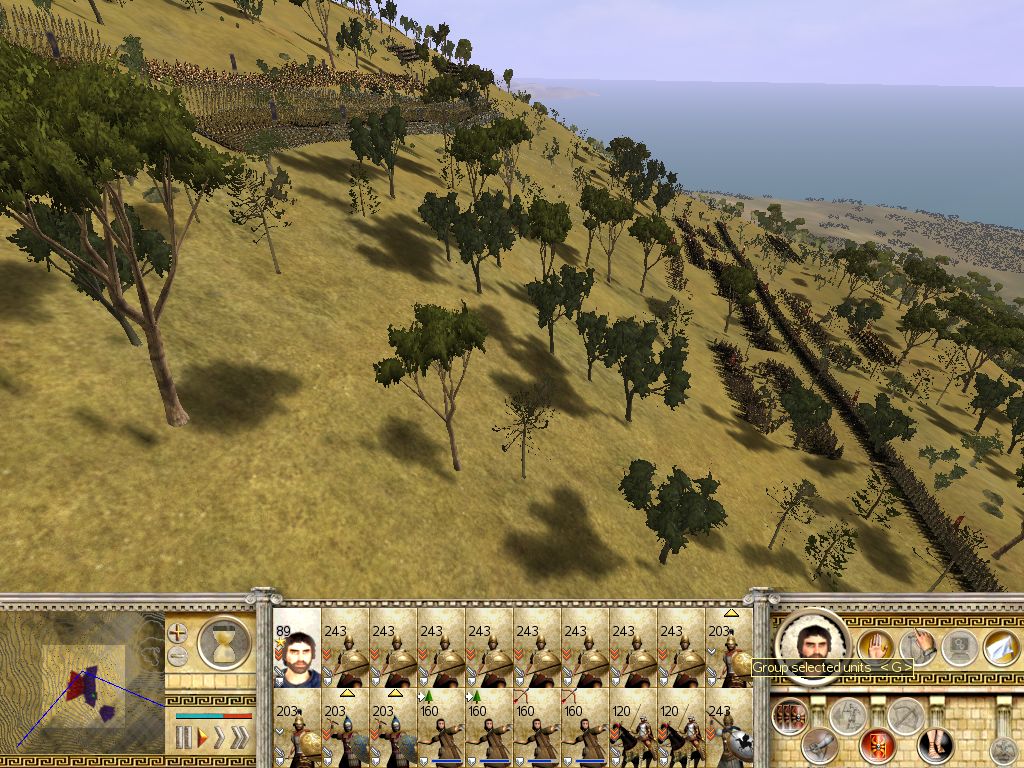This screenshot has width=1024, height=768.
Task: Zoom in the minimap with plus button
Action: click(x=177, y=632)
